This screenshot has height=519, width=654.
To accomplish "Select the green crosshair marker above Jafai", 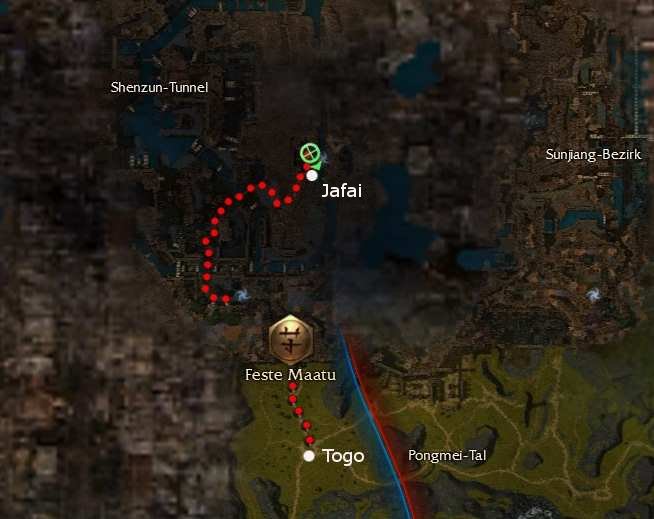I will tap(310, 154).
